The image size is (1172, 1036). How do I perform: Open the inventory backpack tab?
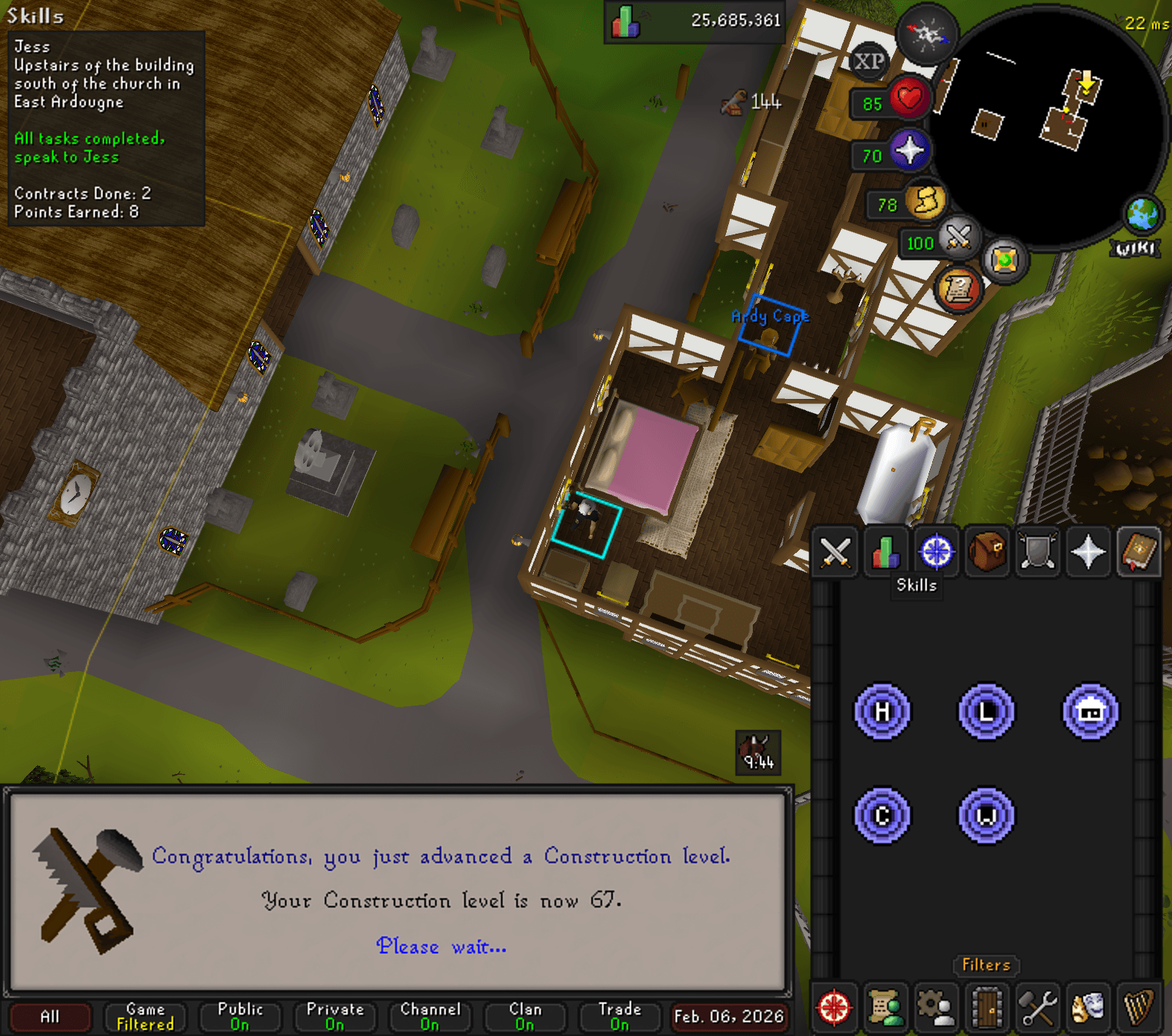987,552
